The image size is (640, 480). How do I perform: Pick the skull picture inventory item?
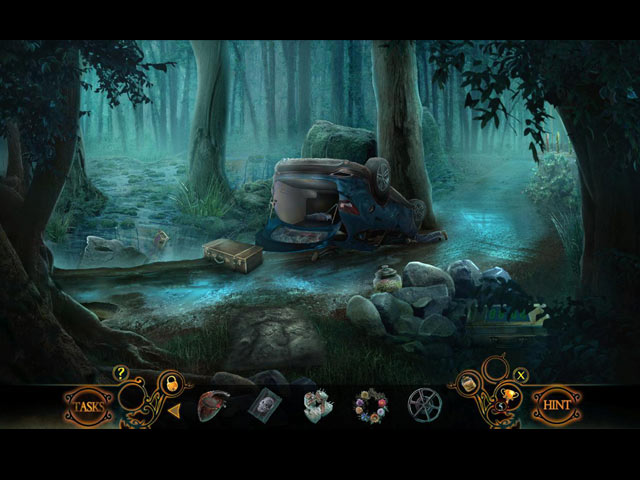click(265, 405)
